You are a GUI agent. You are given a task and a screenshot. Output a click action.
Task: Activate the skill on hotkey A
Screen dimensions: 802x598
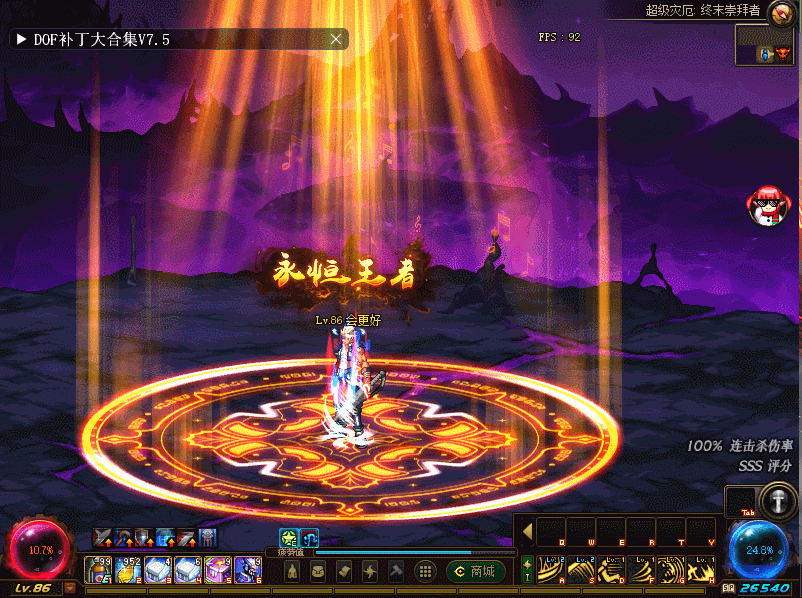pos(552,570)
